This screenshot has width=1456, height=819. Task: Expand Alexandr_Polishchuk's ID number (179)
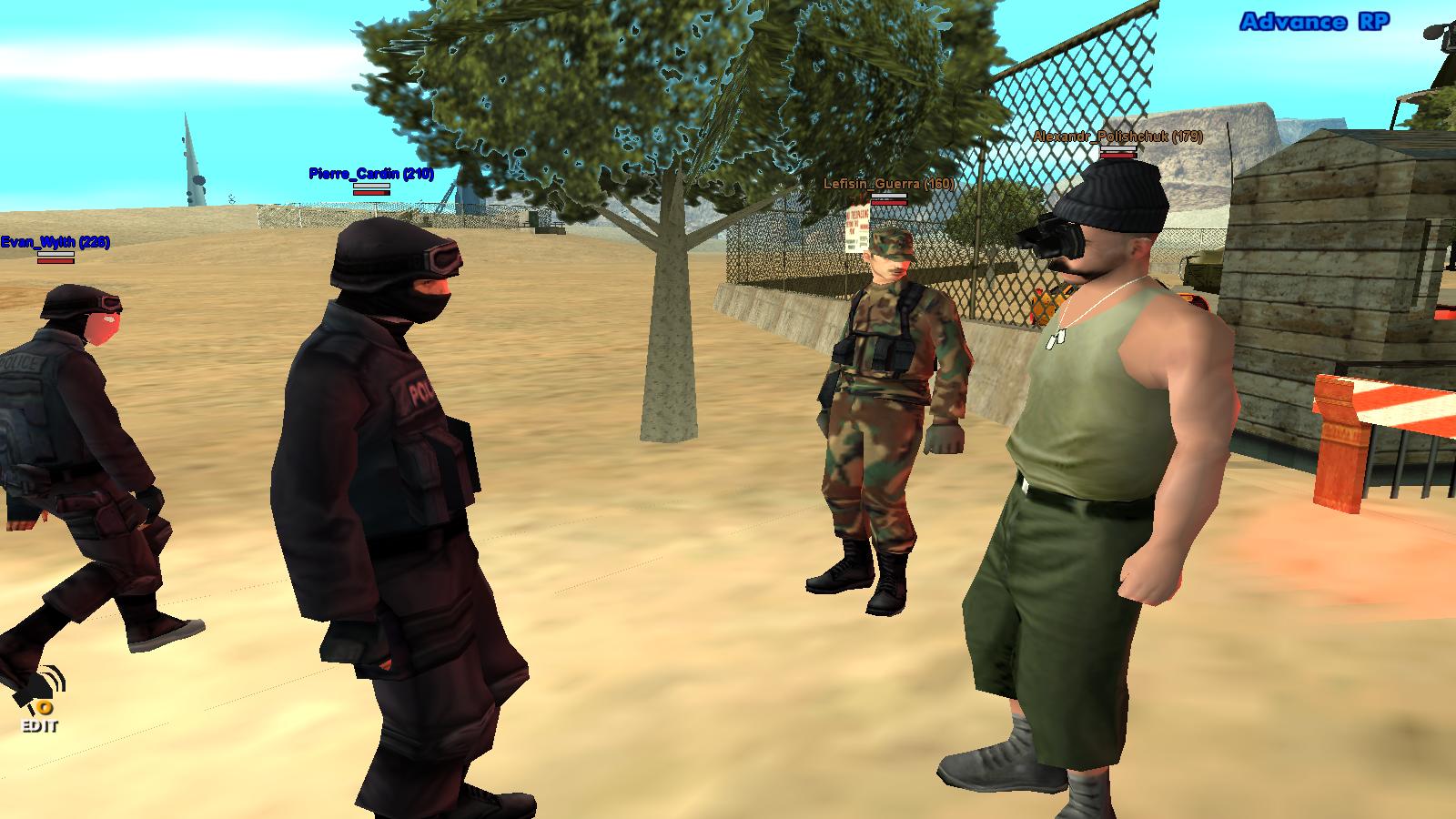1188,136
